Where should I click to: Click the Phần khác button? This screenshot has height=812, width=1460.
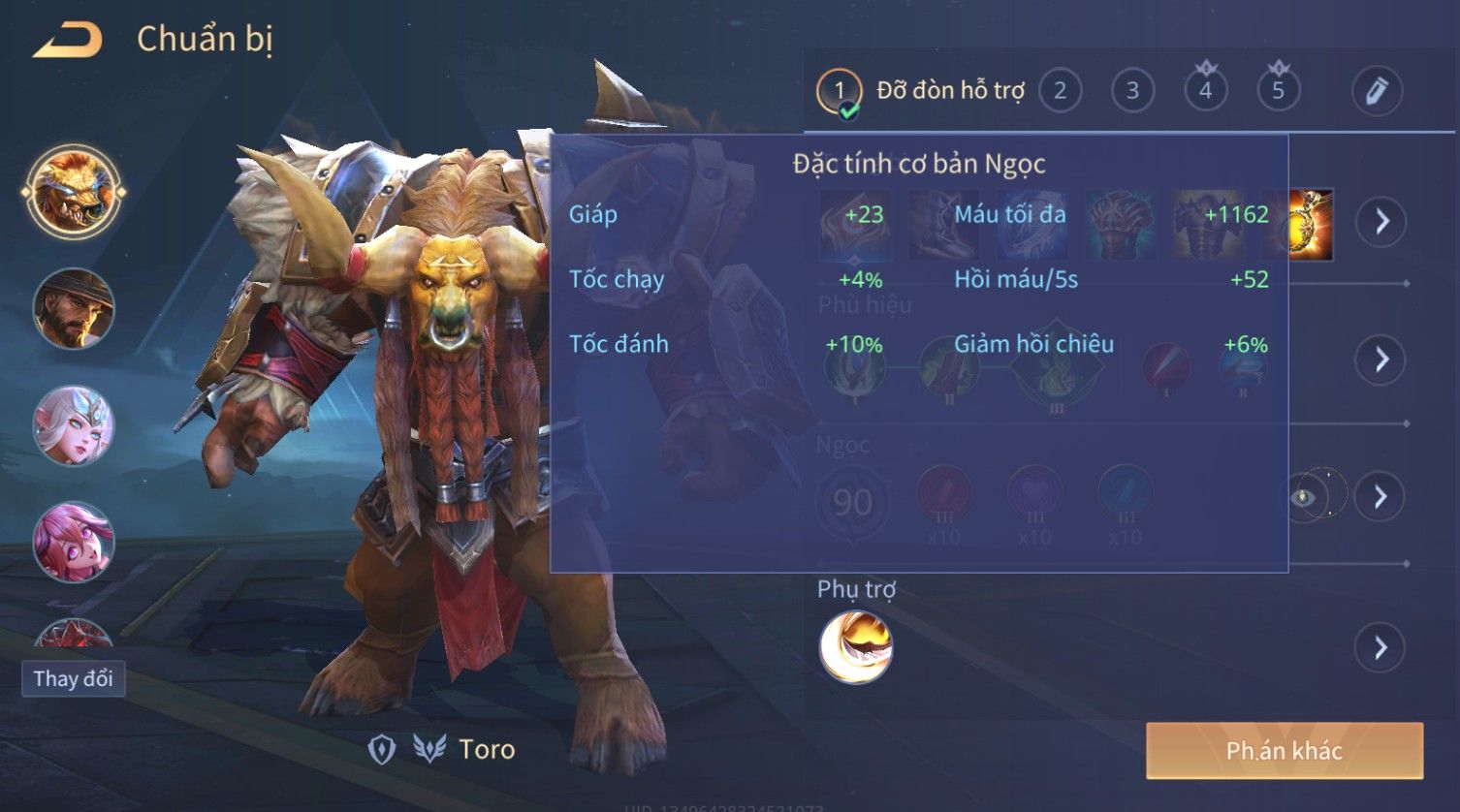coord(1285,751)
